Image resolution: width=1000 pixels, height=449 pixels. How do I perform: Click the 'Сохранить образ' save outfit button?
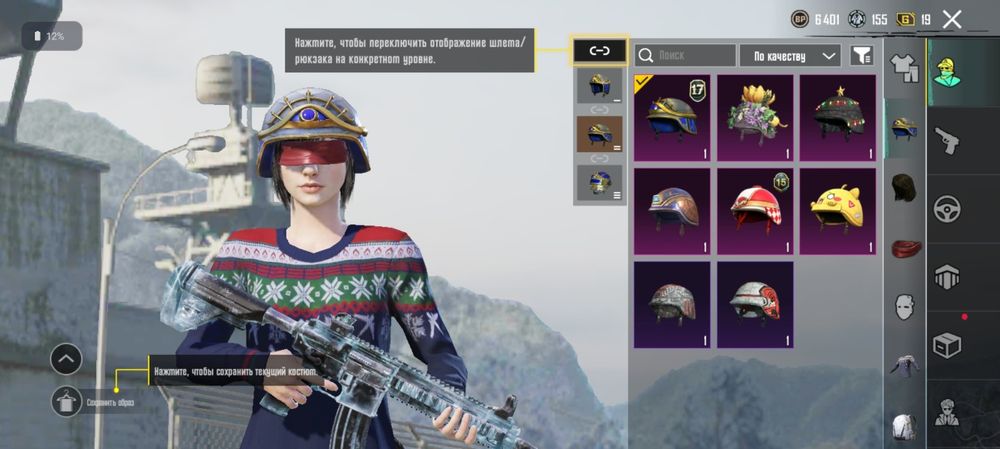tap(68, 400)
